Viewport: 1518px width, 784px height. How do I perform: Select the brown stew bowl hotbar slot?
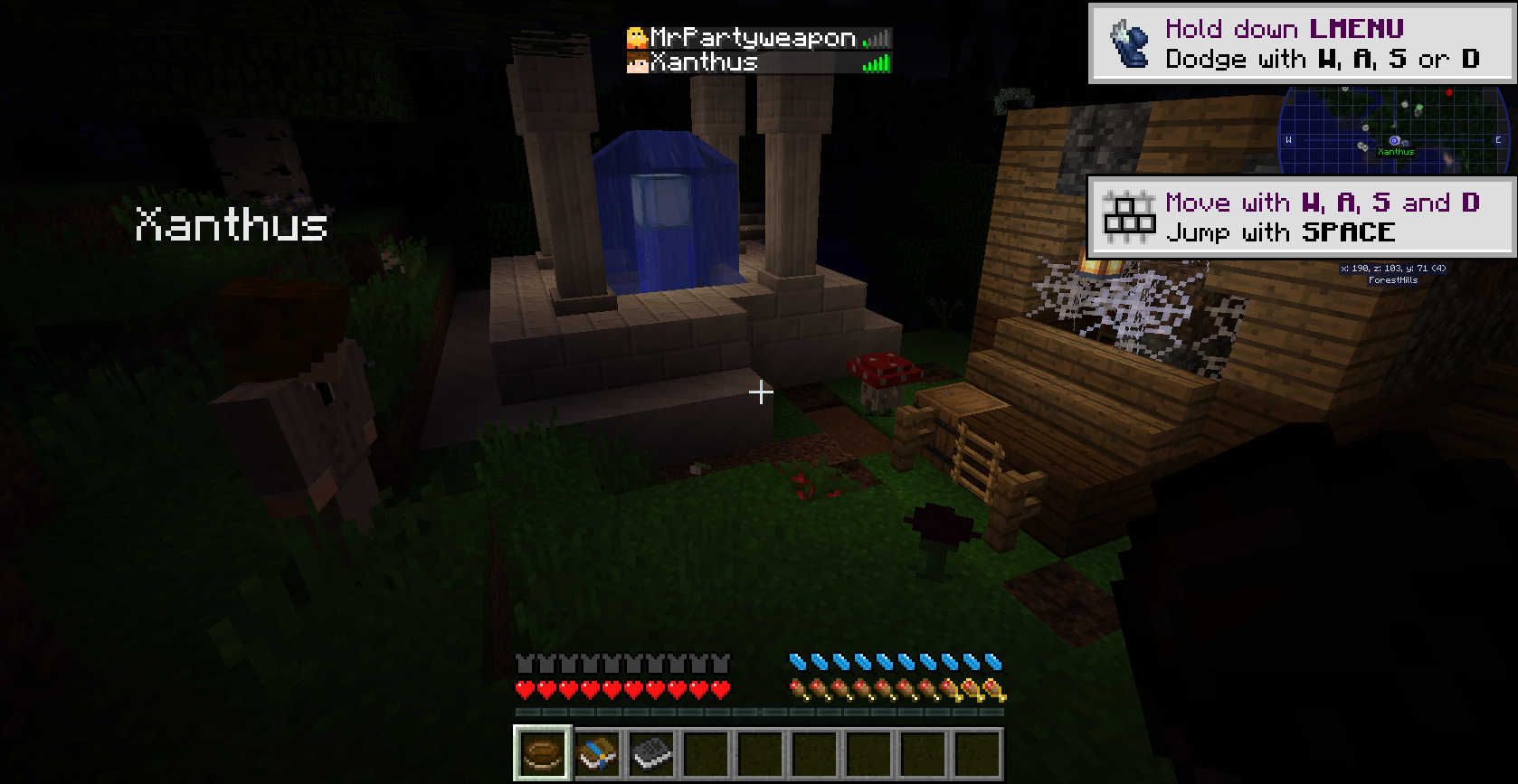(x=543, y=752)
